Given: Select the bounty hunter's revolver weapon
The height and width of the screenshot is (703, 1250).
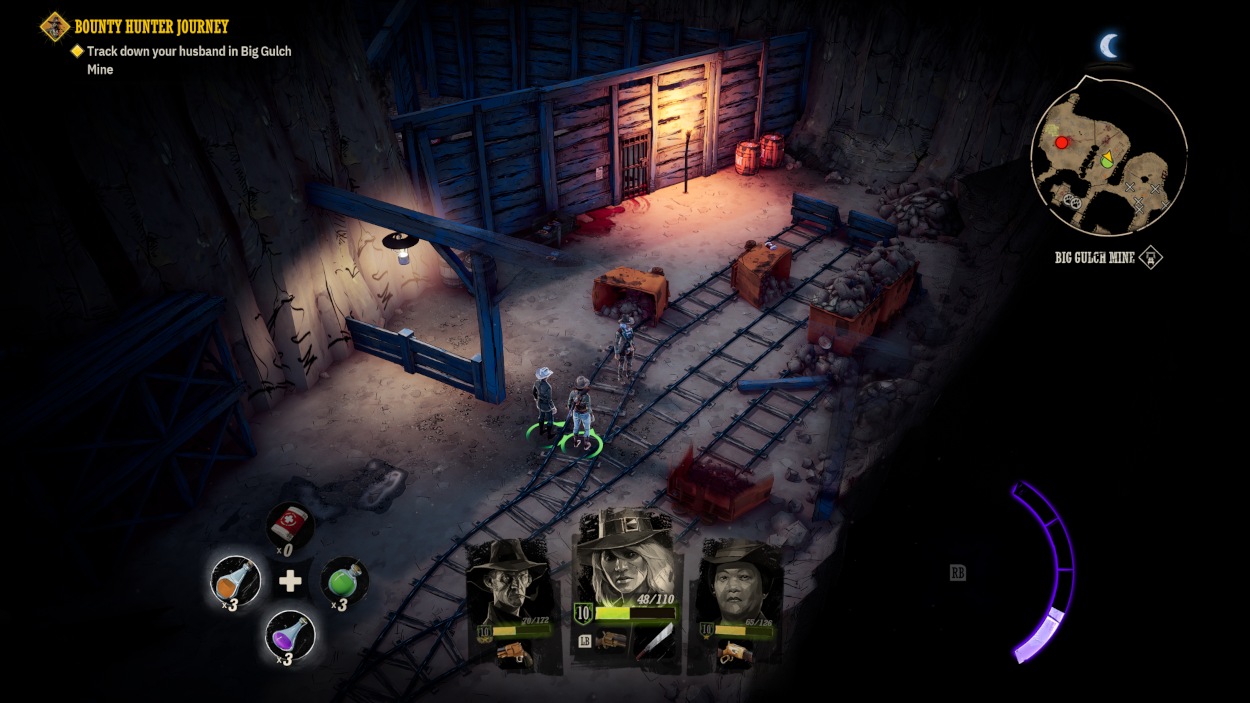Looking at the screenshot, I should point(610,641).
